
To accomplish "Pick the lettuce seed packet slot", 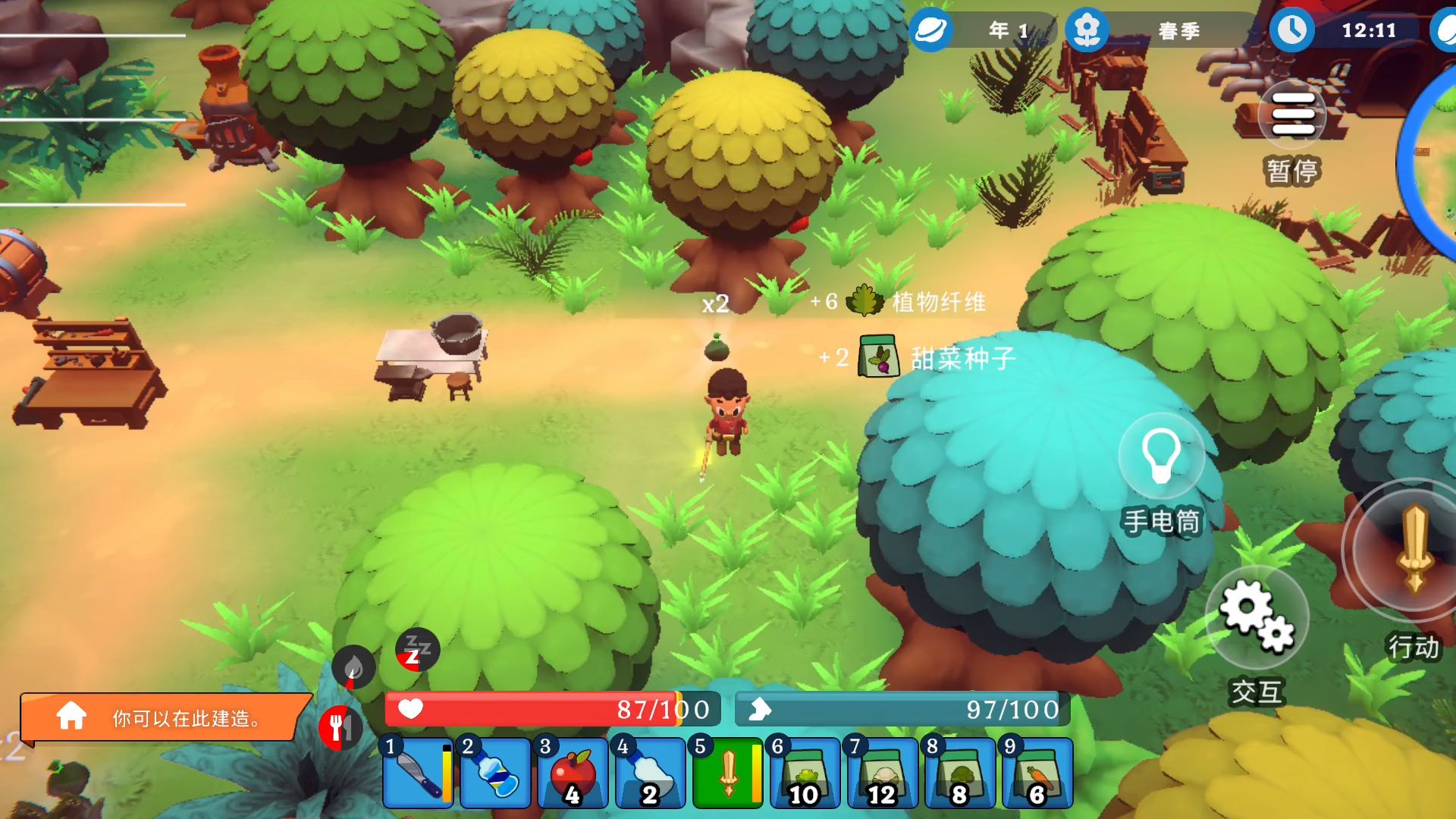I will 805,773.
